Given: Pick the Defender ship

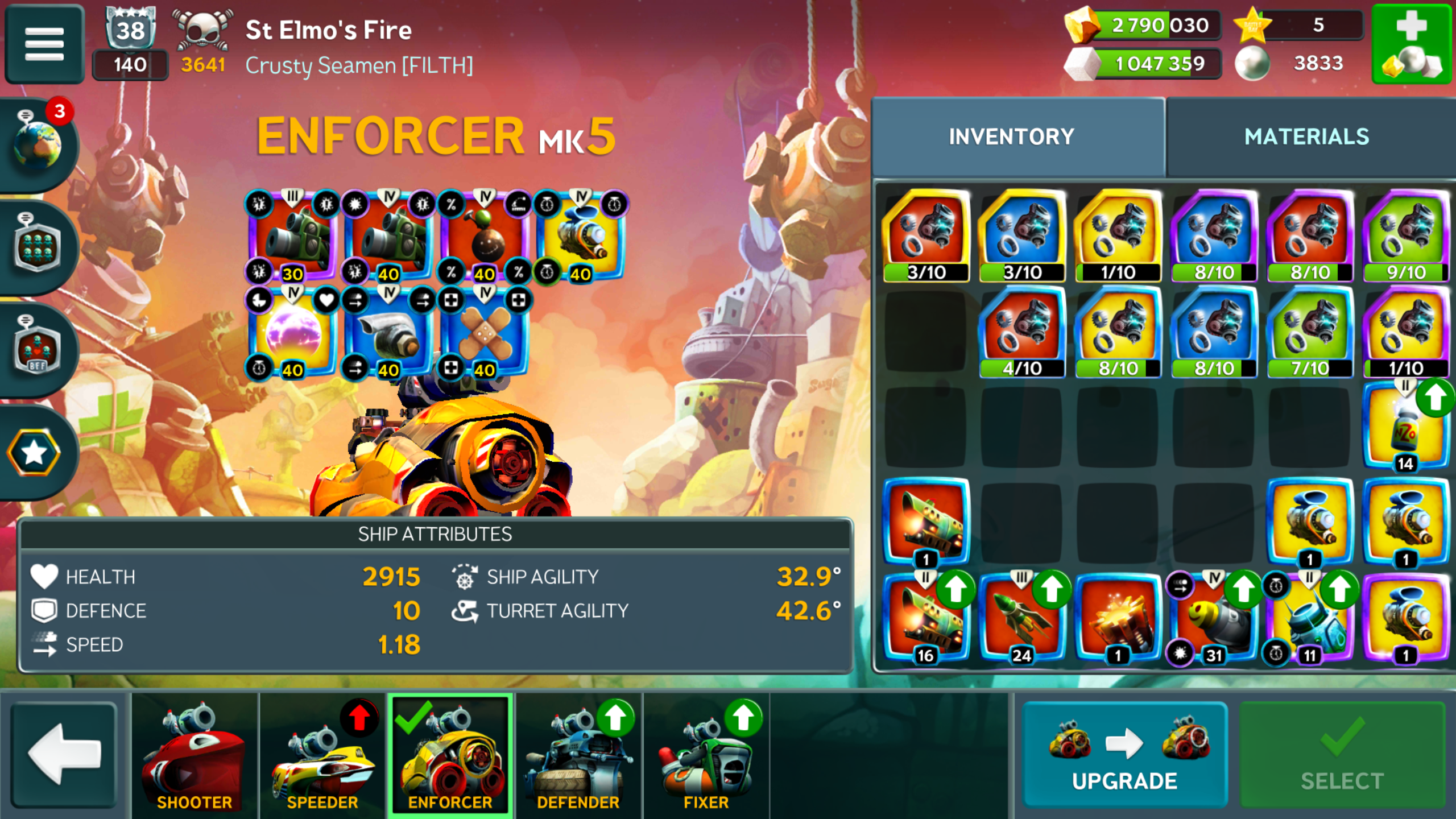Looking at the screenshot, I should (578, 754).
